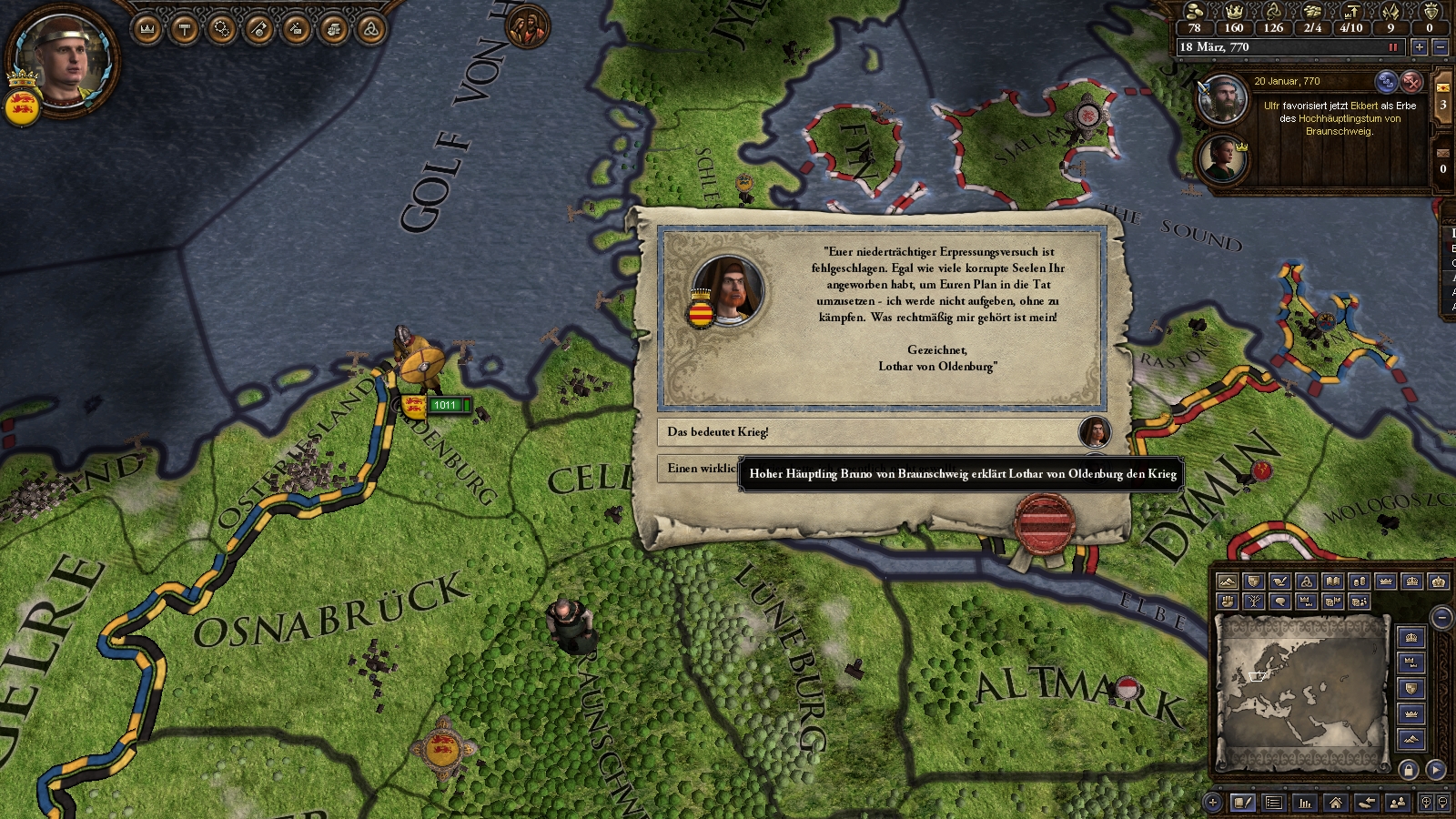Click Ulfr's bearded portrait in message
The height and width of the screenshot is (819, 1456).
1223,100
